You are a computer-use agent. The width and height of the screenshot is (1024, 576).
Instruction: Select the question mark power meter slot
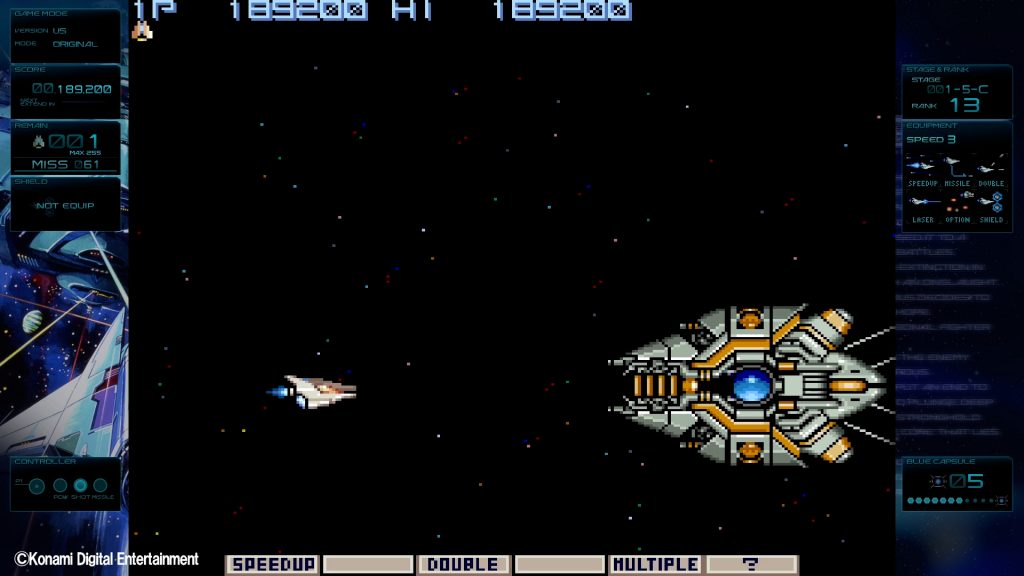[x=752, y=565]
